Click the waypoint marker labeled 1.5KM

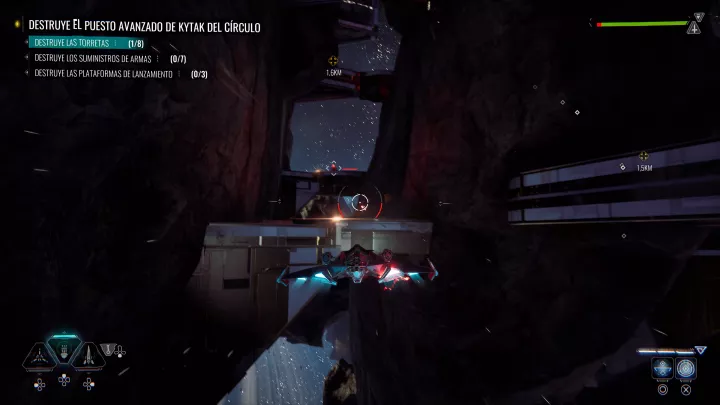[x=643, y=156]
